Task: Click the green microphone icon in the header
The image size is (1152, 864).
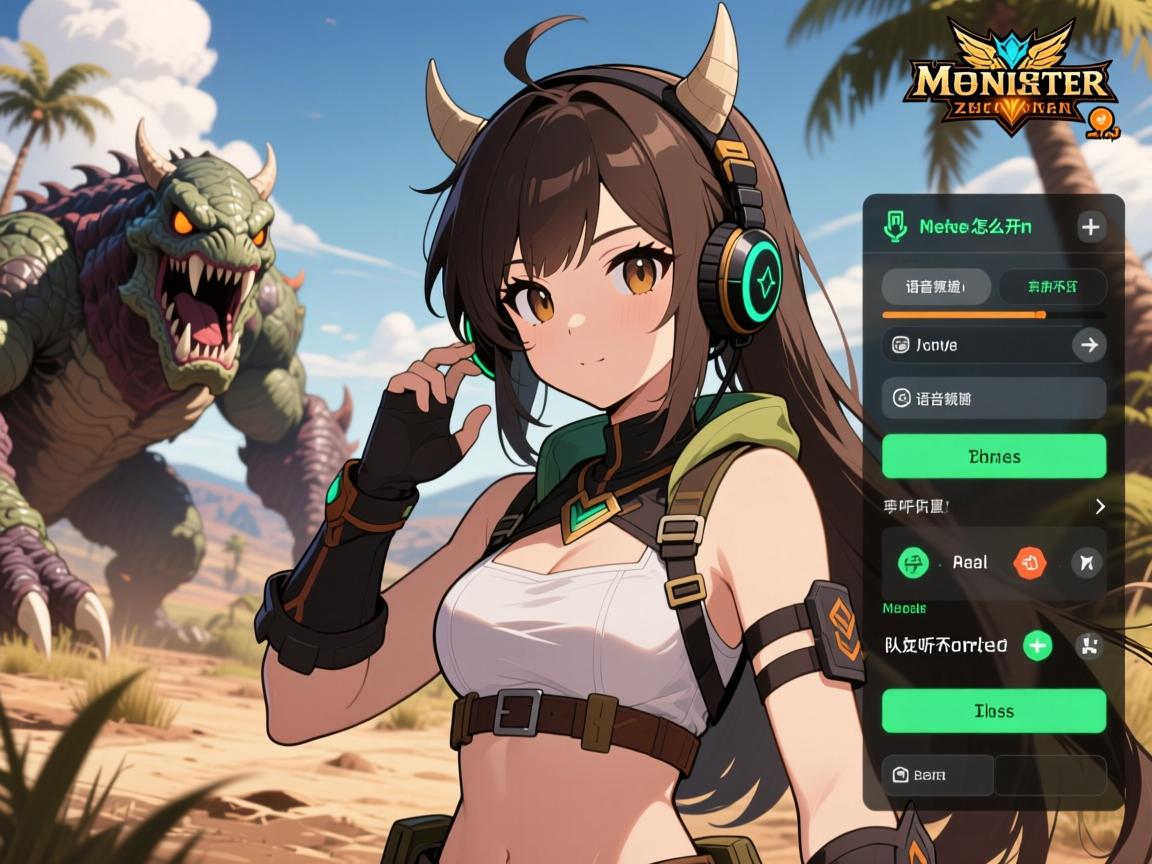Action: [x=894, y=227]
